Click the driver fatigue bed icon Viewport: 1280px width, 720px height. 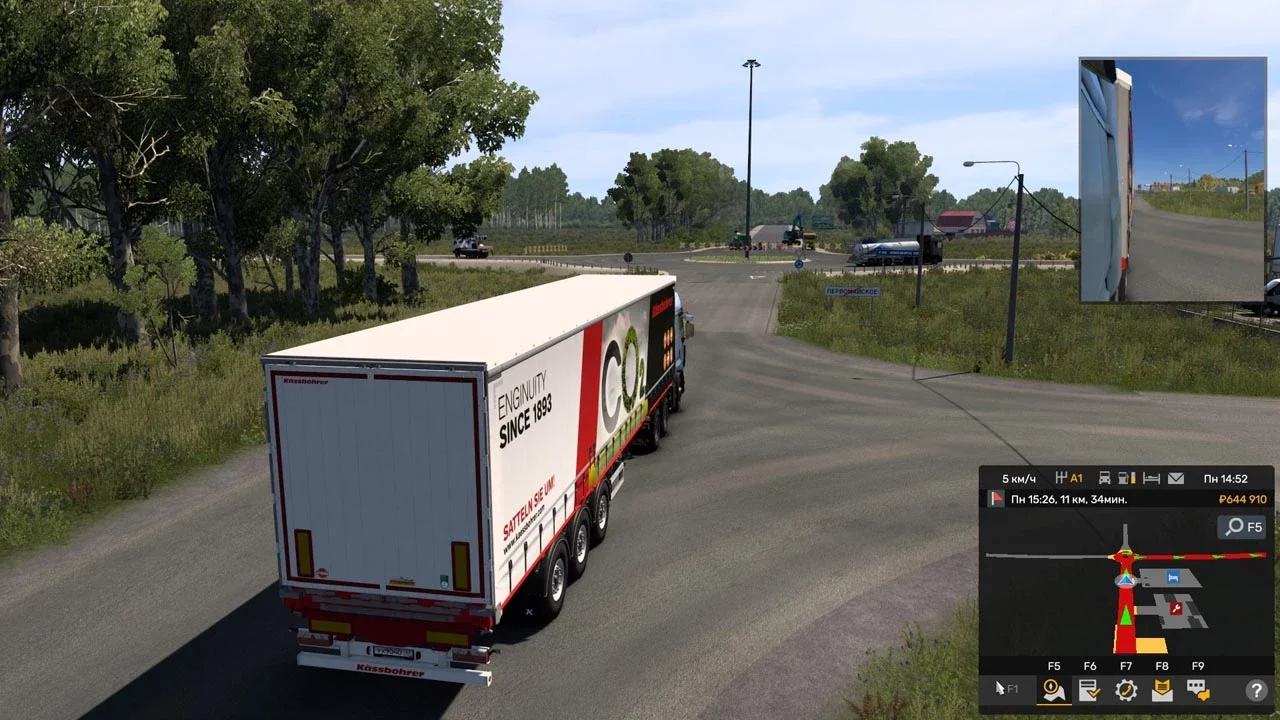(1151, 477)
